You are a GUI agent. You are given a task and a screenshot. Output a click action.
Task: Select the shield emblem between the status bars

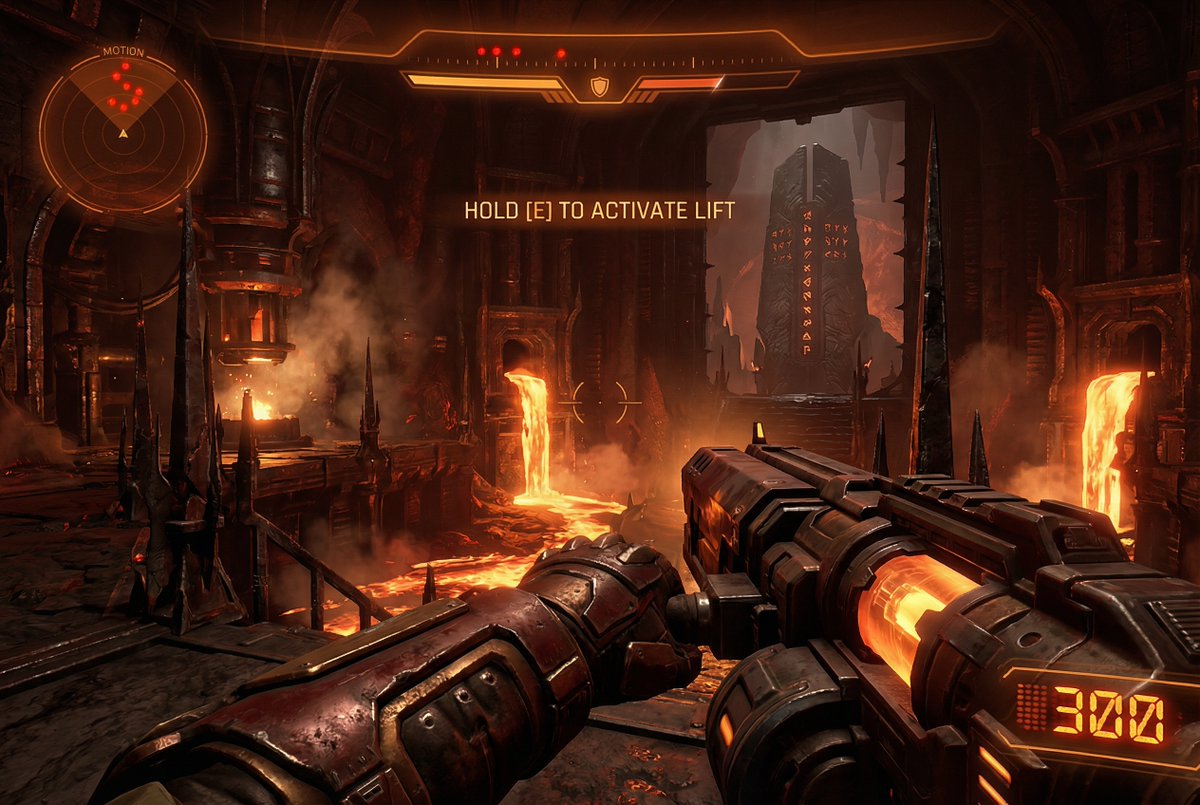[599, 87]
